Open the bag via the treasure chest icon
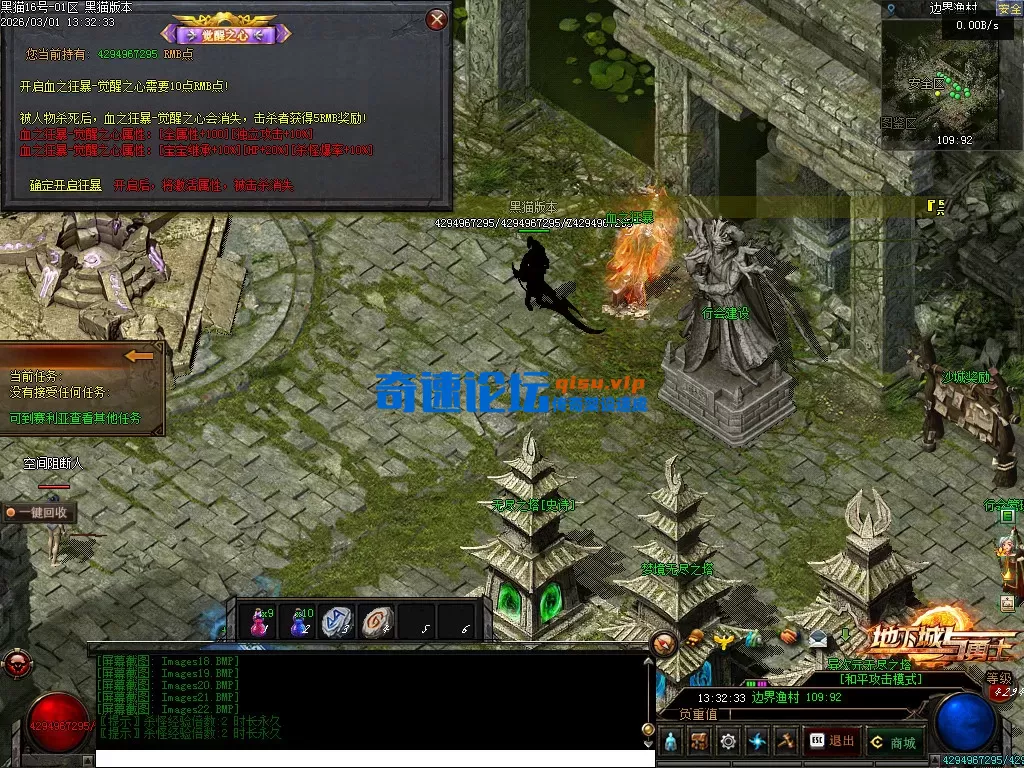 point(699,741)
